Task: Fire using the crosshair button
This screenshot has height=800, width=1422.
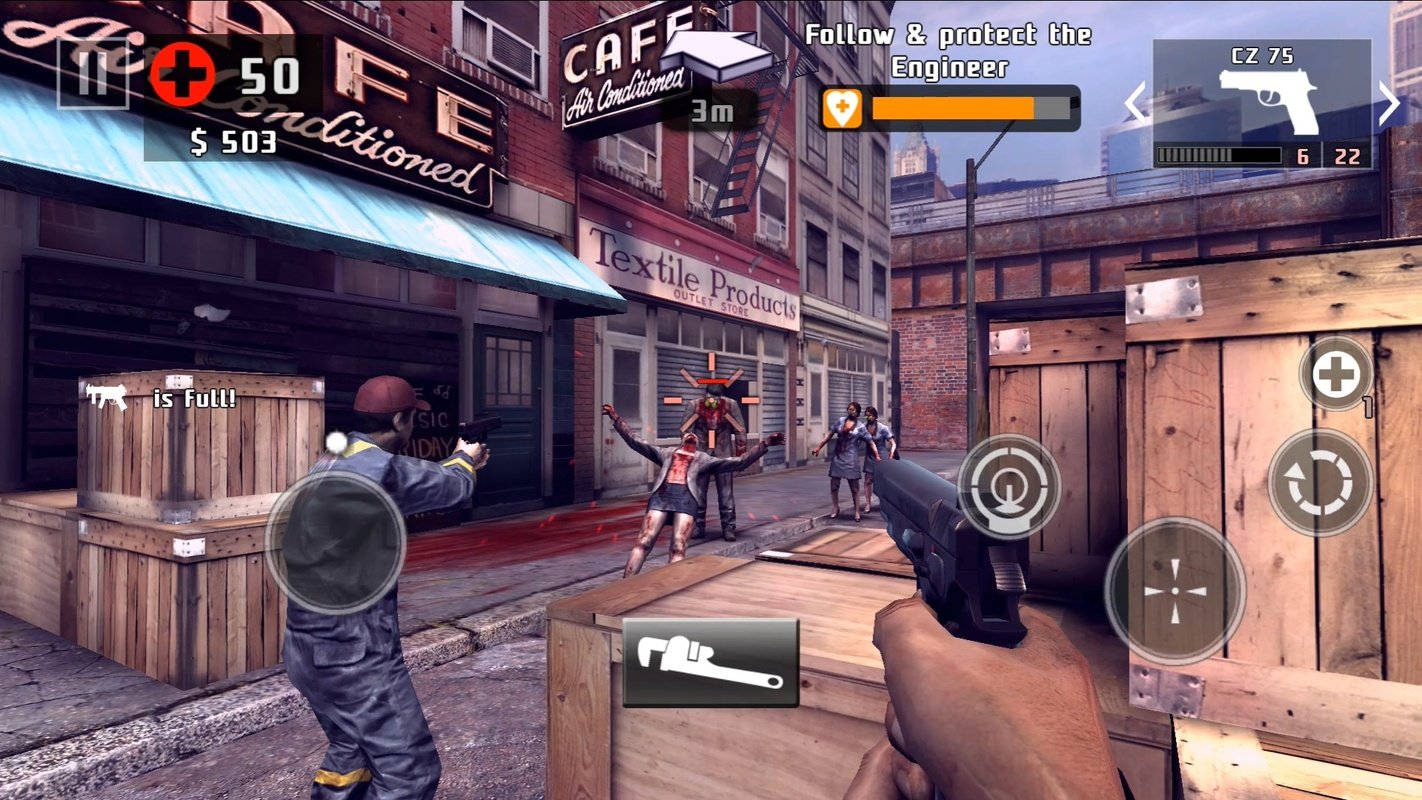Action: pyautogui.click(x=1175, y=590)
